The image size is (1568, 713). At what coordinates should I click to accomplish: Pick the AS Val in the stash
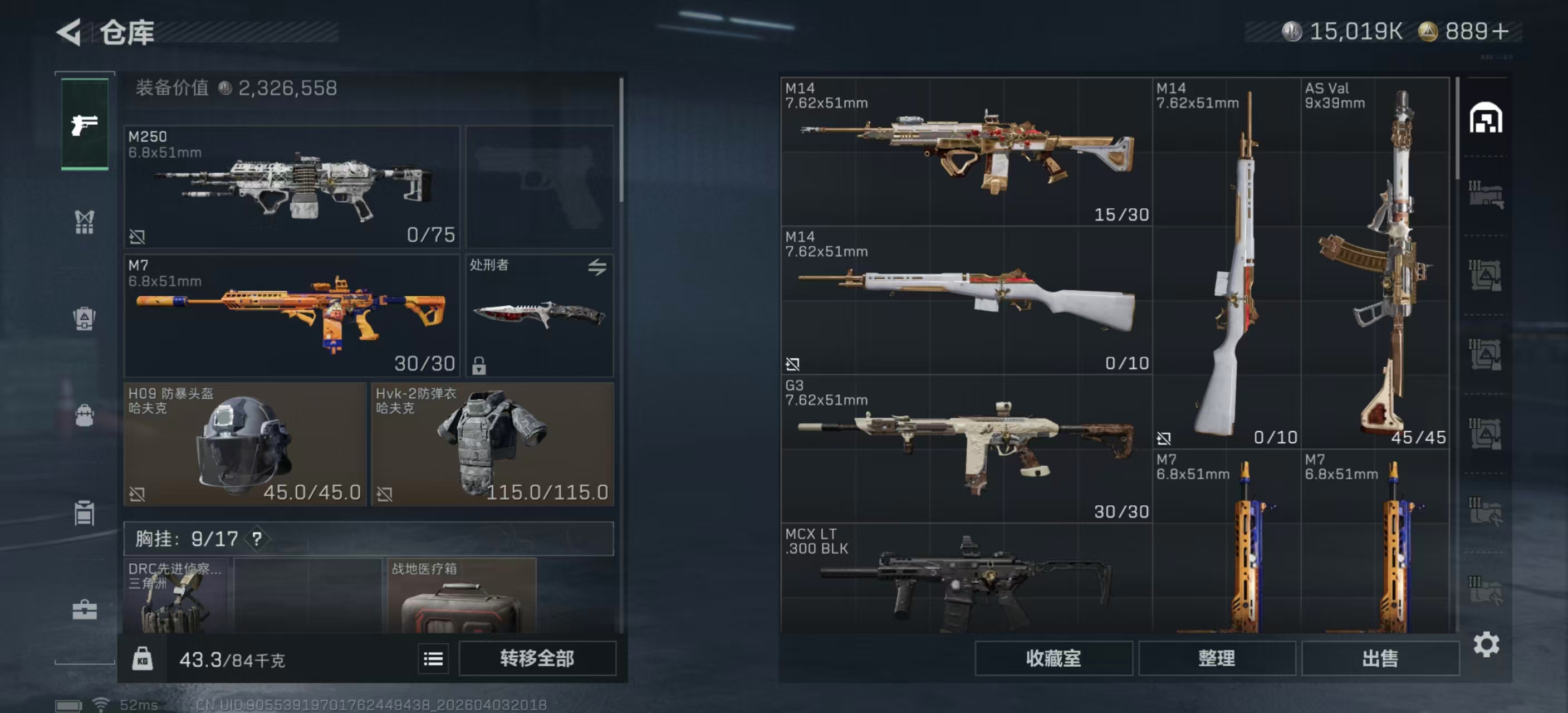tap(1374, 263)
